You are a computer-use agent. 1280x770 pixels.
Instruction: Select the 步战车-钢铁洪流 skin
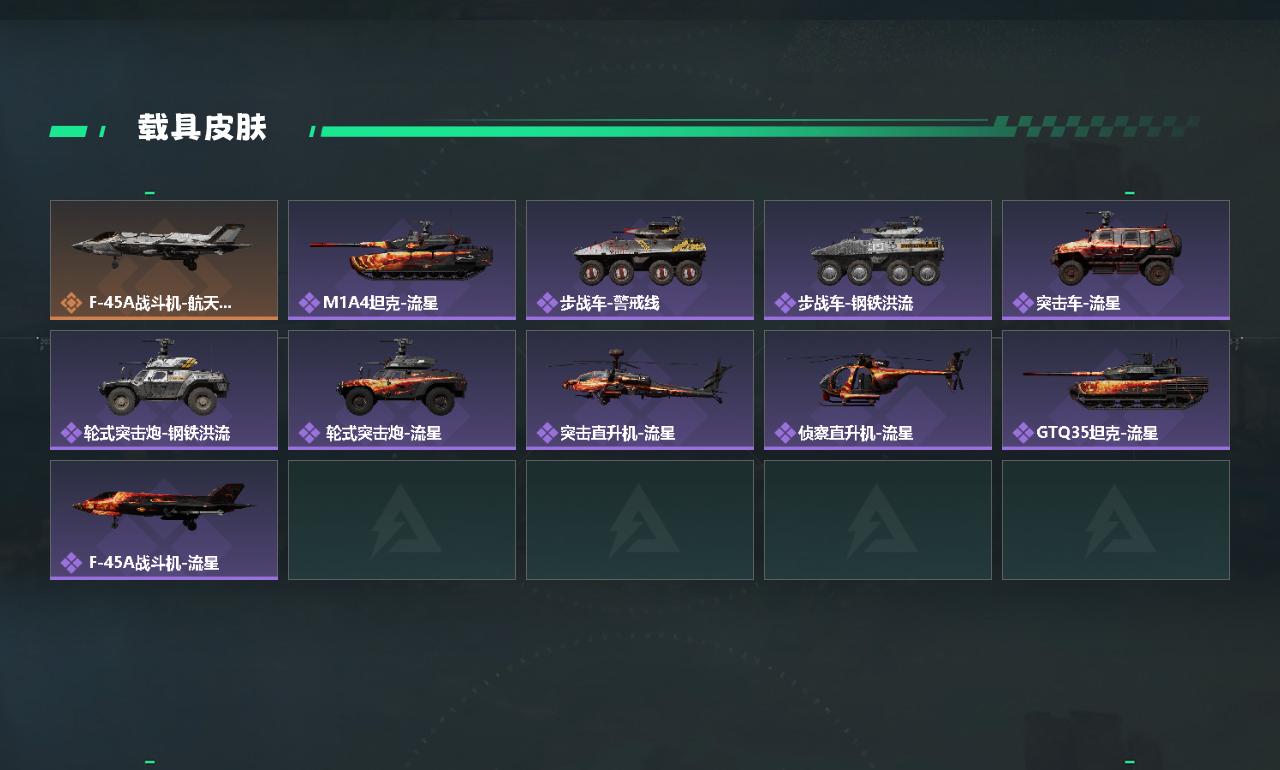pos(878,259)
